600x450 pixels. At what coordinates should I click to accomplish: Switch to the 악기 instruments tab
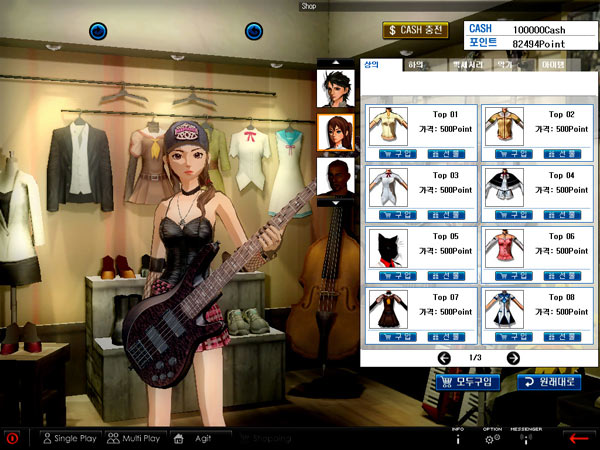[503, 65]
